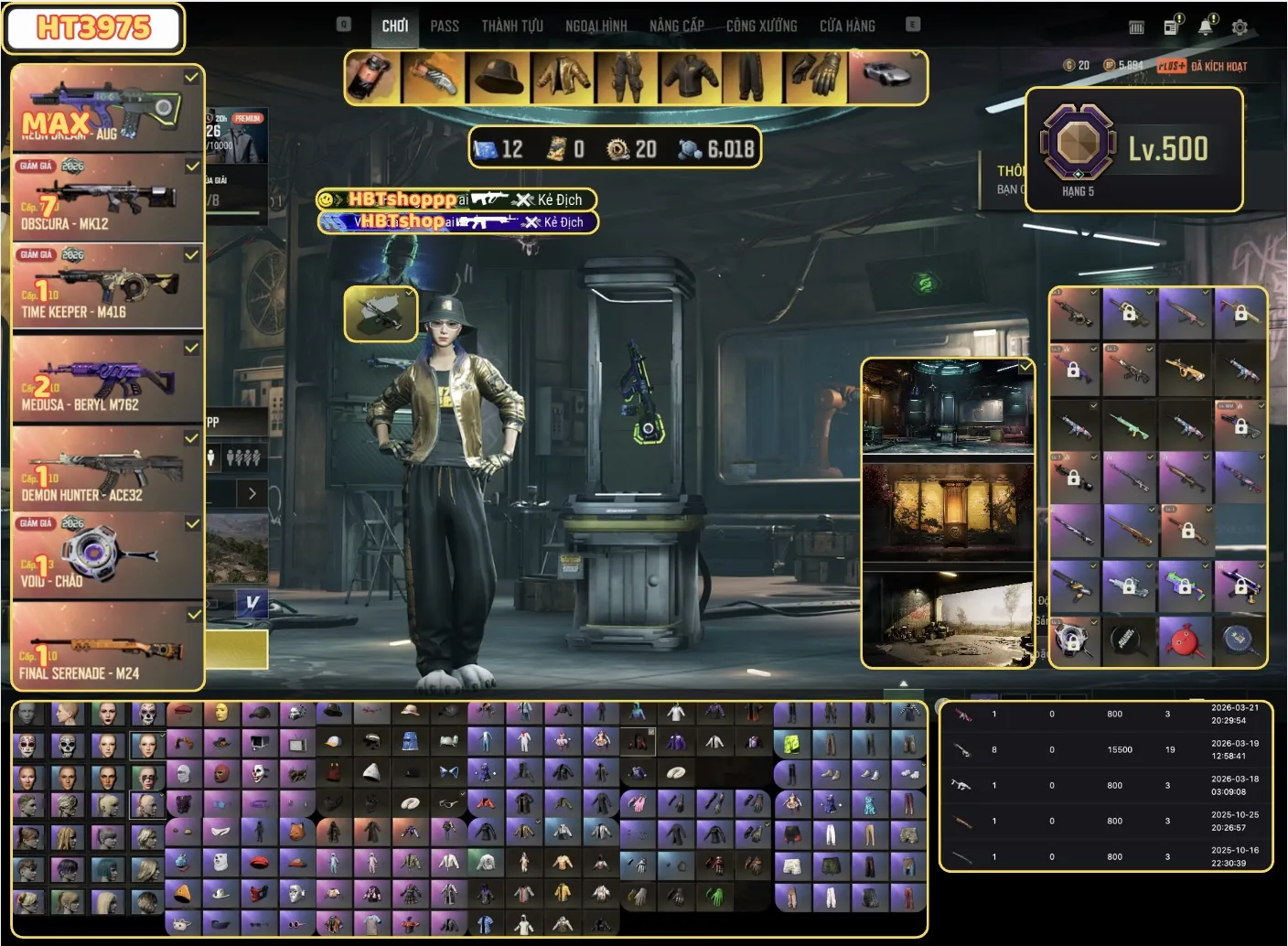This screenshot has height=946, width=1288.
Task: Go to the THÀNH TỰU tab
Action: pyautogui.click(x=512, y=26)
